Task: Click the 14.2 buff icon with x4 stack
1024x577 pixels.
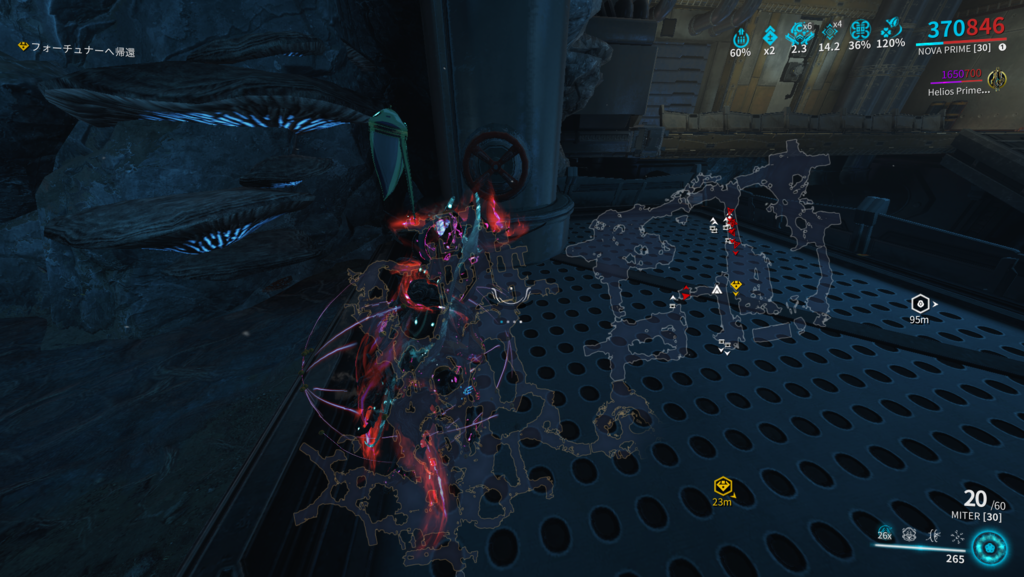Action: (829, 33)
